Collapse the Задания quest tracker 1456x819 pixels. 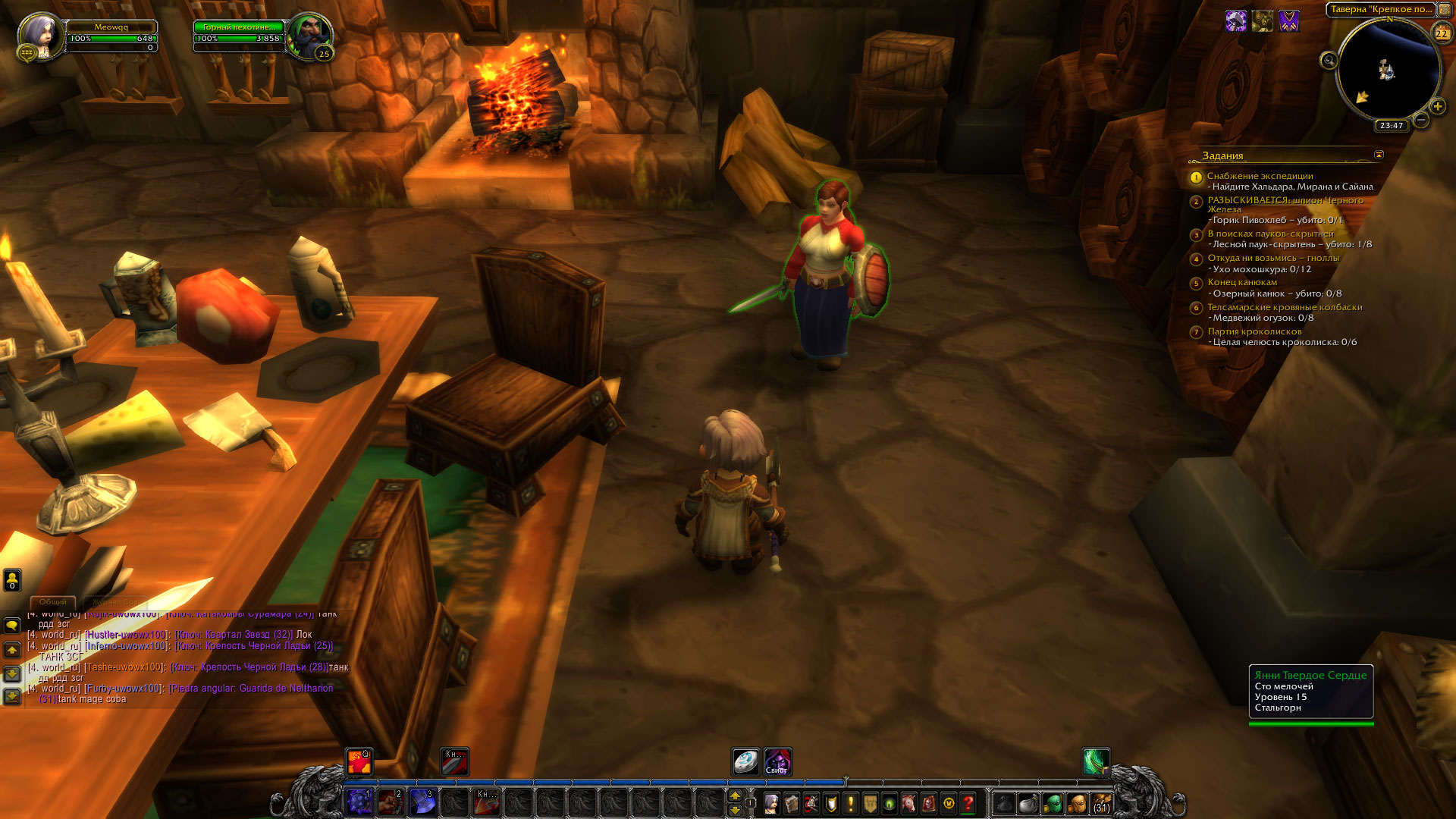[x=1379, y=155]
